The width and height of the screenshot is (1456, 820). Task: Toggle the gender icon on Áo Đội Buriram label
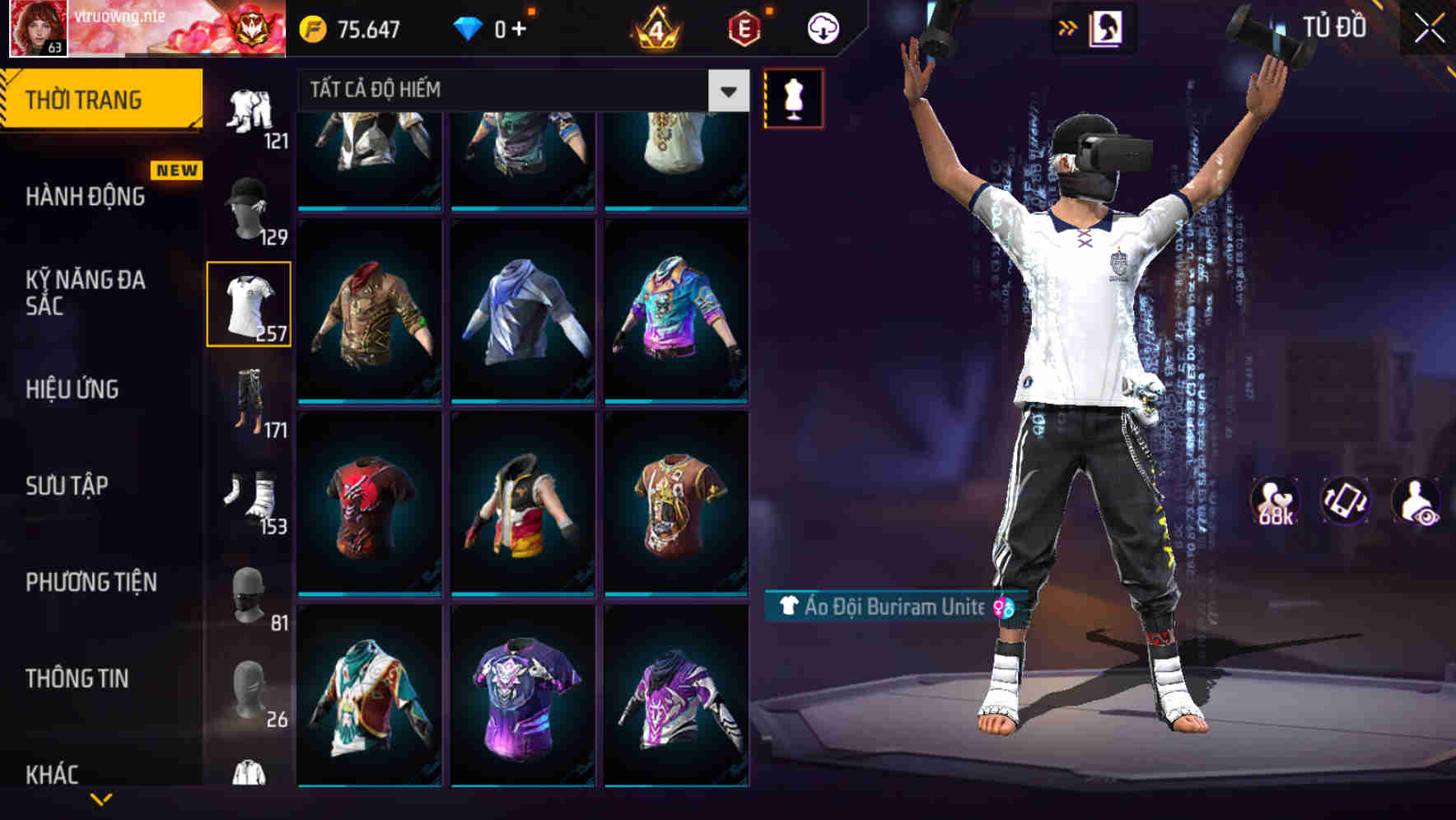1003,609
